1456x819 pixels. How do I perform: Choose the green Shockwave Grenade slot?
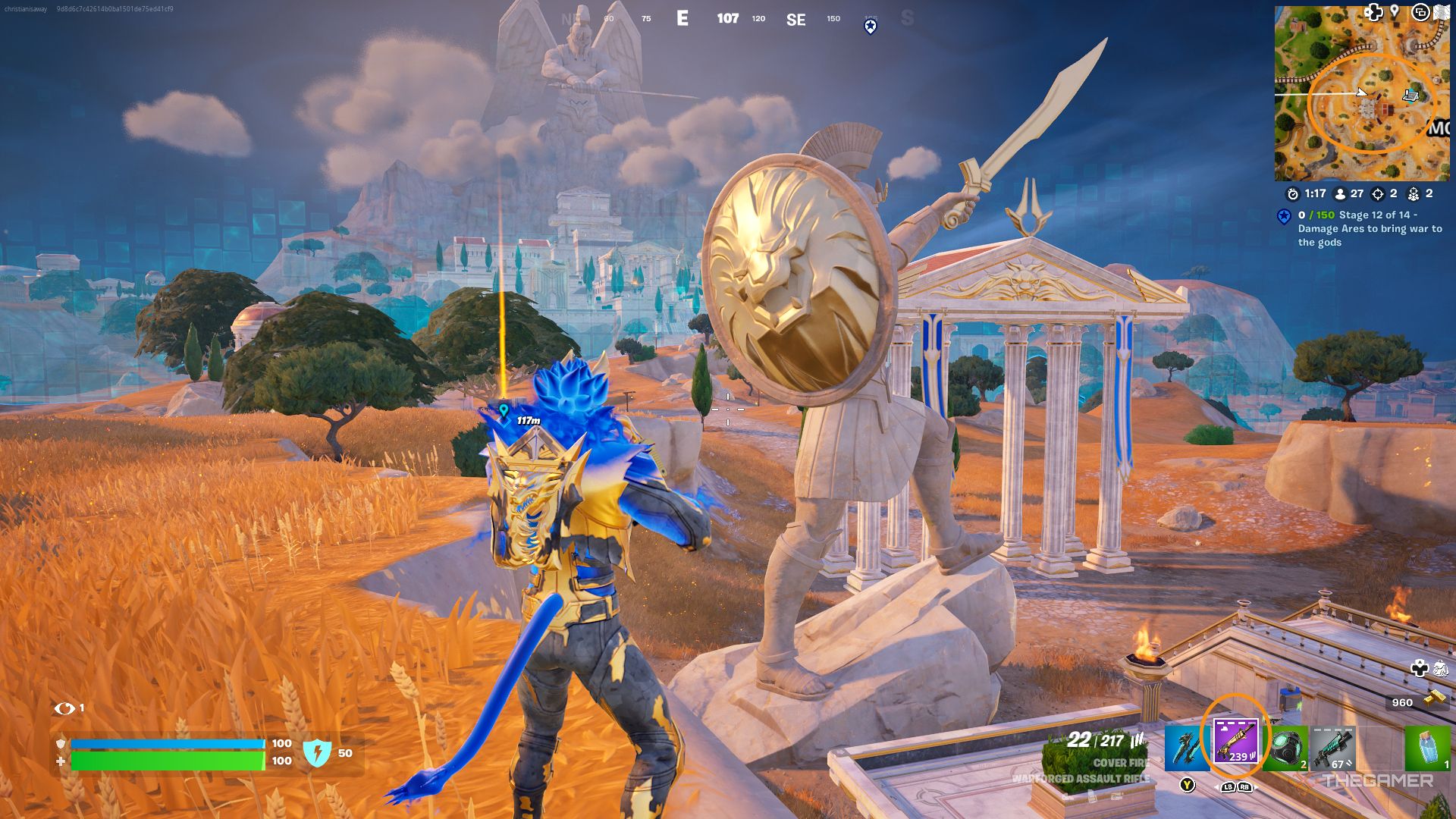(1286, 748)
